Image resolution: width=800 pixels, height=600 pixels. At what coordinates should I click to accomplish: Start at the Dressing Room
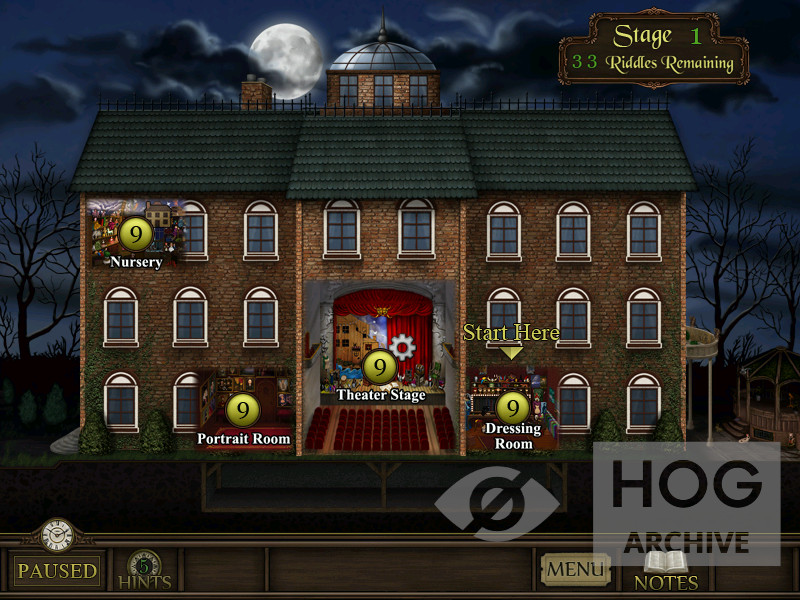[512, 407]
